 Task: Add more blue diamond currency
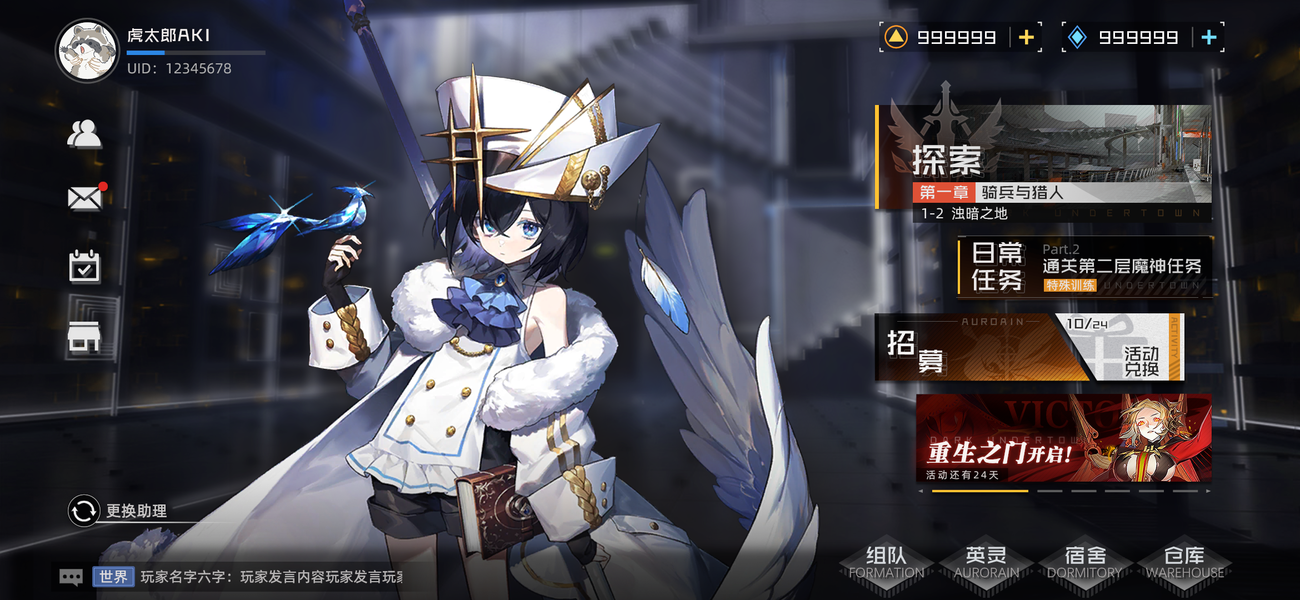1208,38
